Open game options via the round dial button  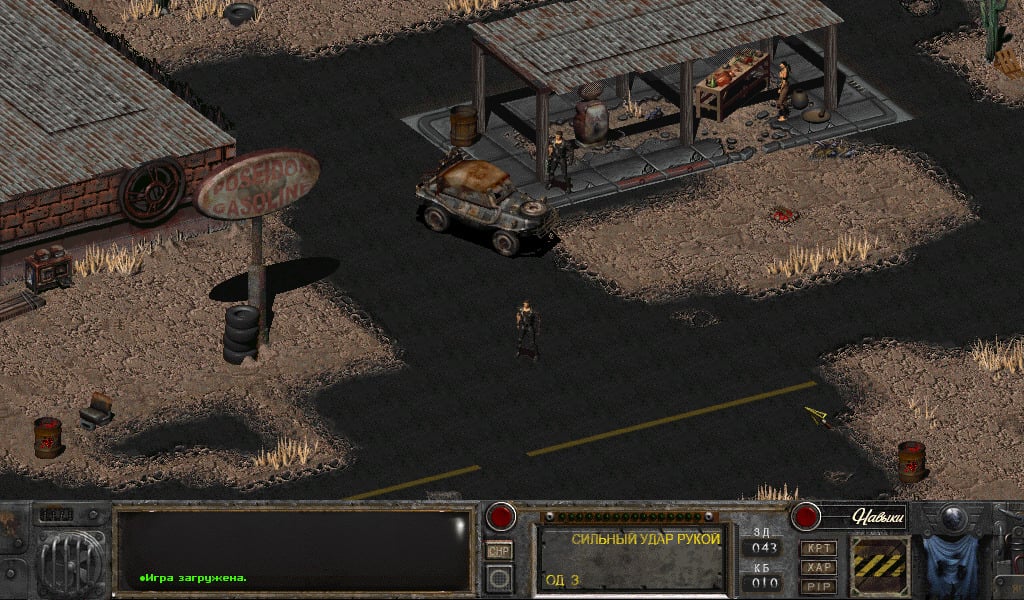pyautogui.click(x=499, y=577)
